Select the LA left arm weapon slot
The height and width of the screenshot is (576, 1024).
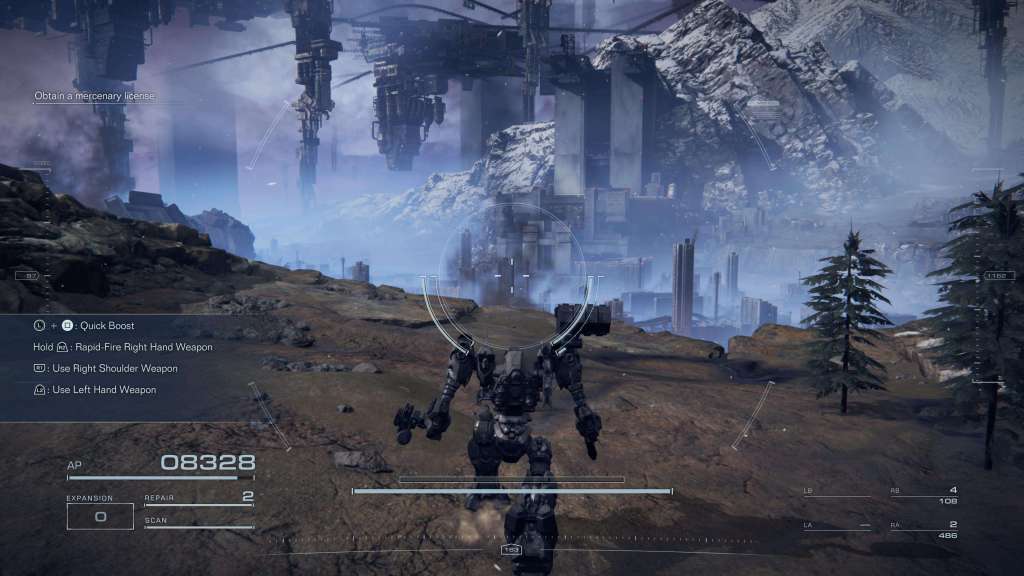(837, 526)
